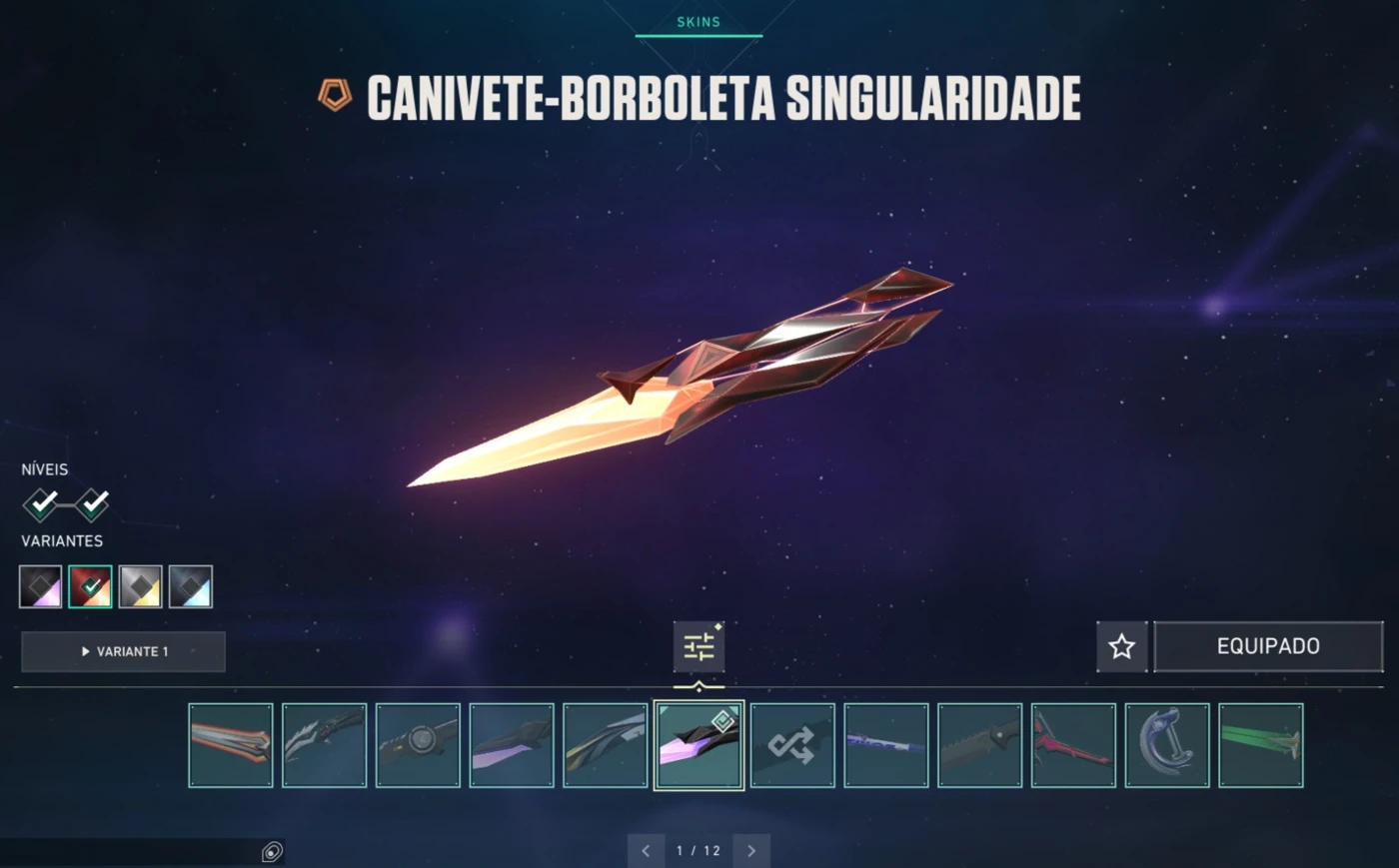Screen dimensions: 1399x868
Task: Select the first level checkmark diamond
Action: 41,504
